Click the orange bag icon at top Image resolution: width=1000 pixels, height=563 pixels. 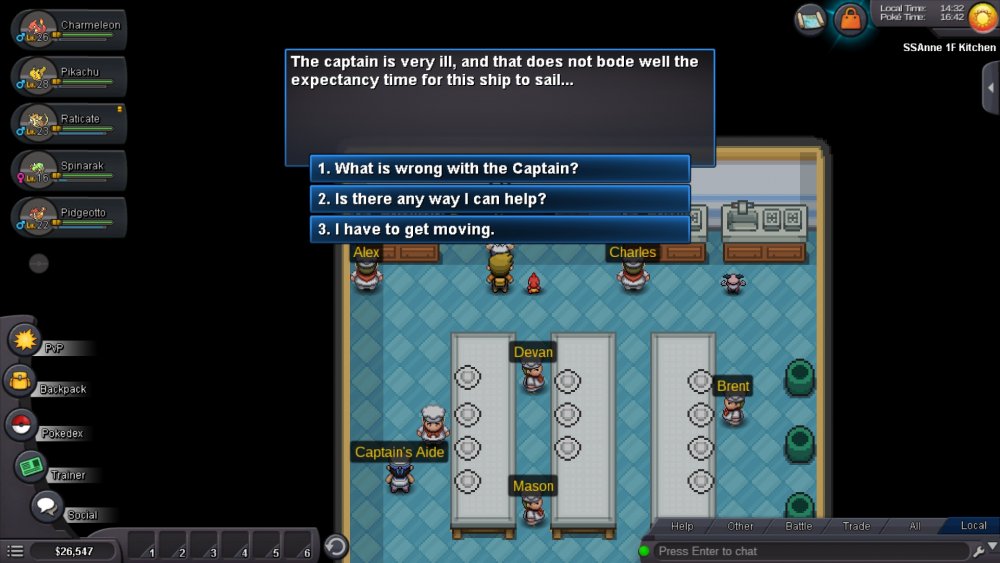(x=850, y=19)
